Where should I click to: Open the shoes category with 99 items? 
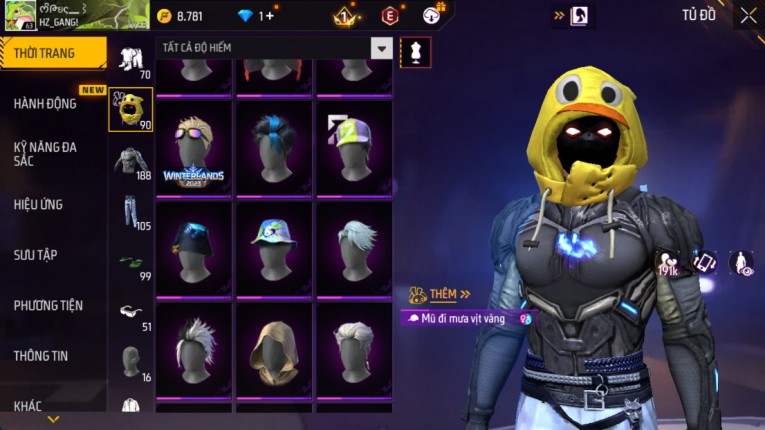pyautogui.click(x=130, y=263)
